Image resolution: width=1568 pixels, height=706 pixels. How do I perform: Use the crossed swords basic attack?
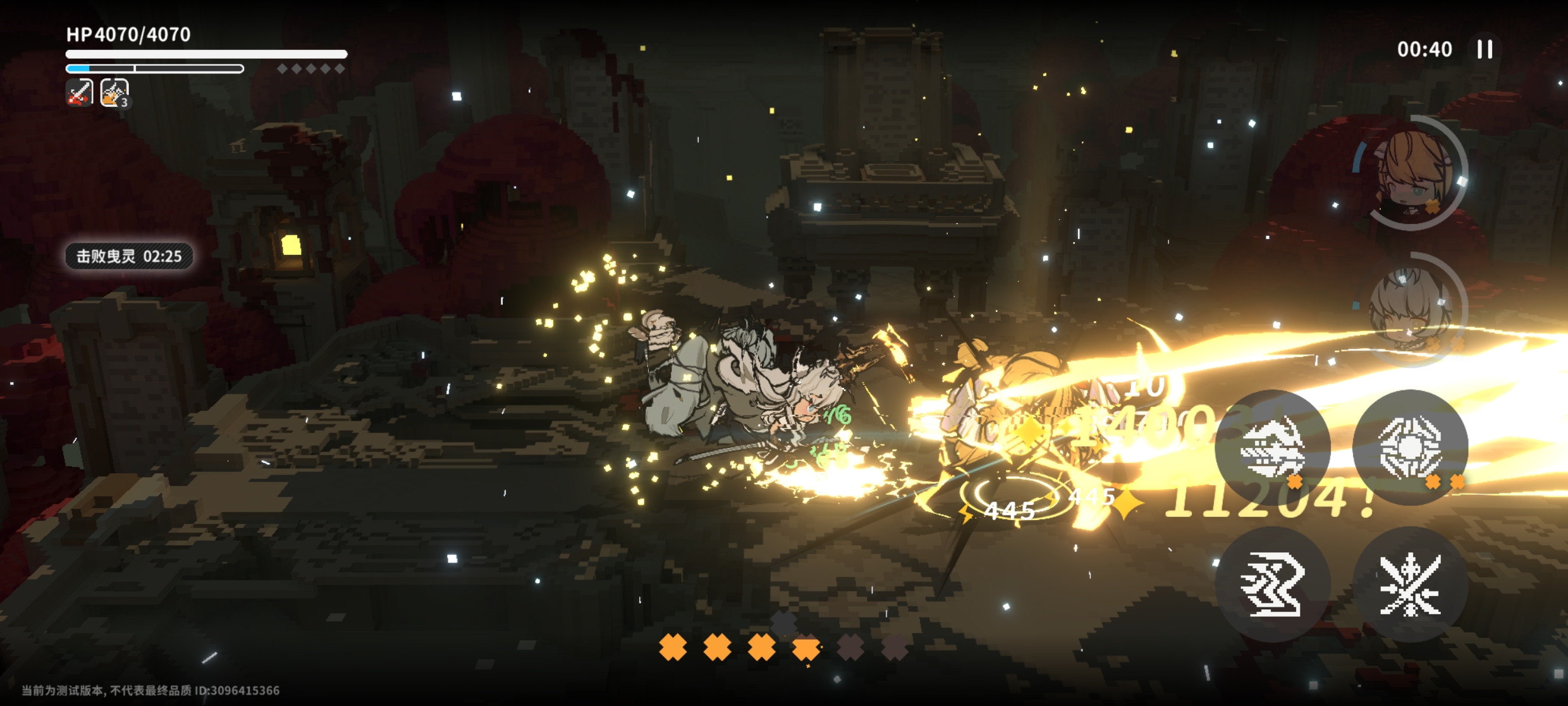tap(1410, 585)
